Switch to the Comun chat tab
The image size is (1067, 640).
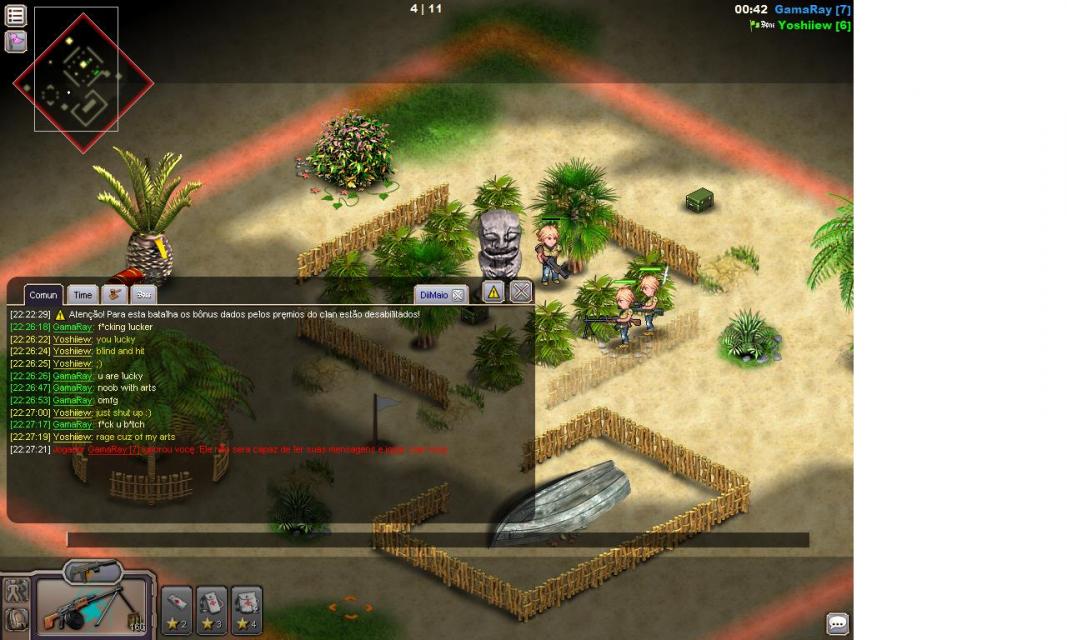43,295
